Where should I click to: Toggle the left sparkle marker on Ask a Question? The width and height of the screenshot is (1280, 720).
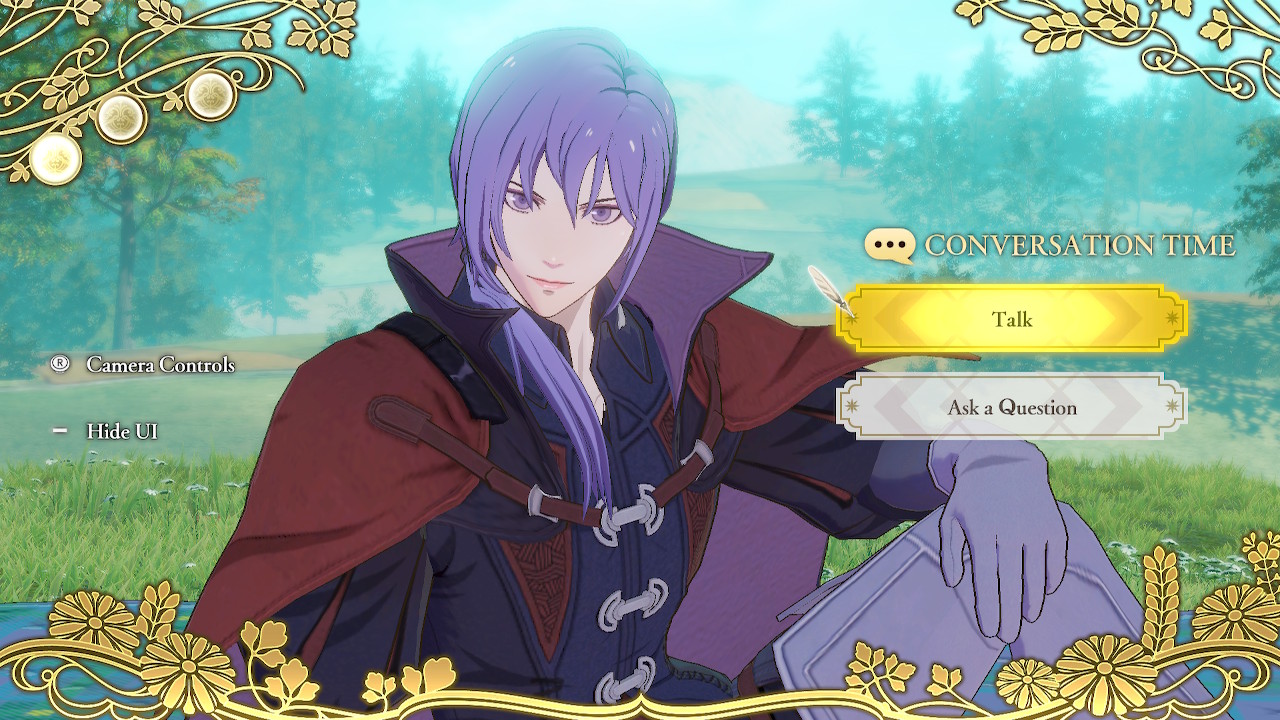pos(851,406)
